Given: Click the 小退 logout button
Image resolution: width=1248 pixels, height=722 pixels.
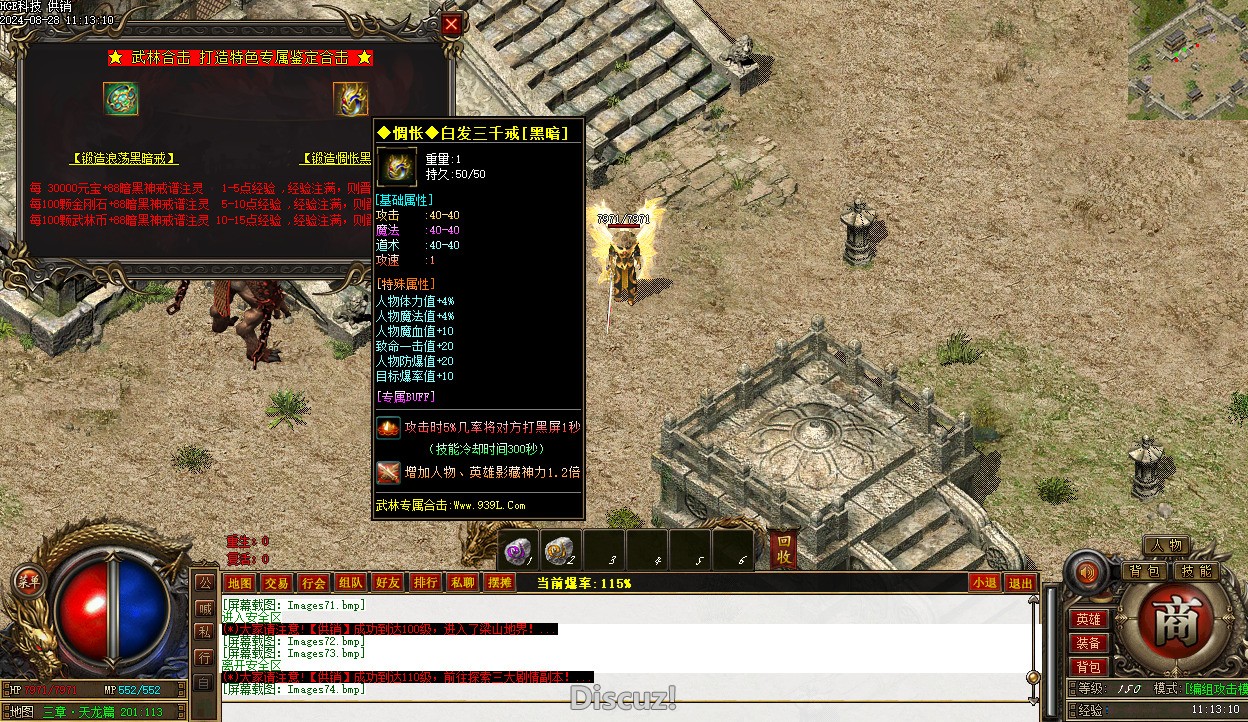Looking at the screenshot, I should click(x=984, y=583).
